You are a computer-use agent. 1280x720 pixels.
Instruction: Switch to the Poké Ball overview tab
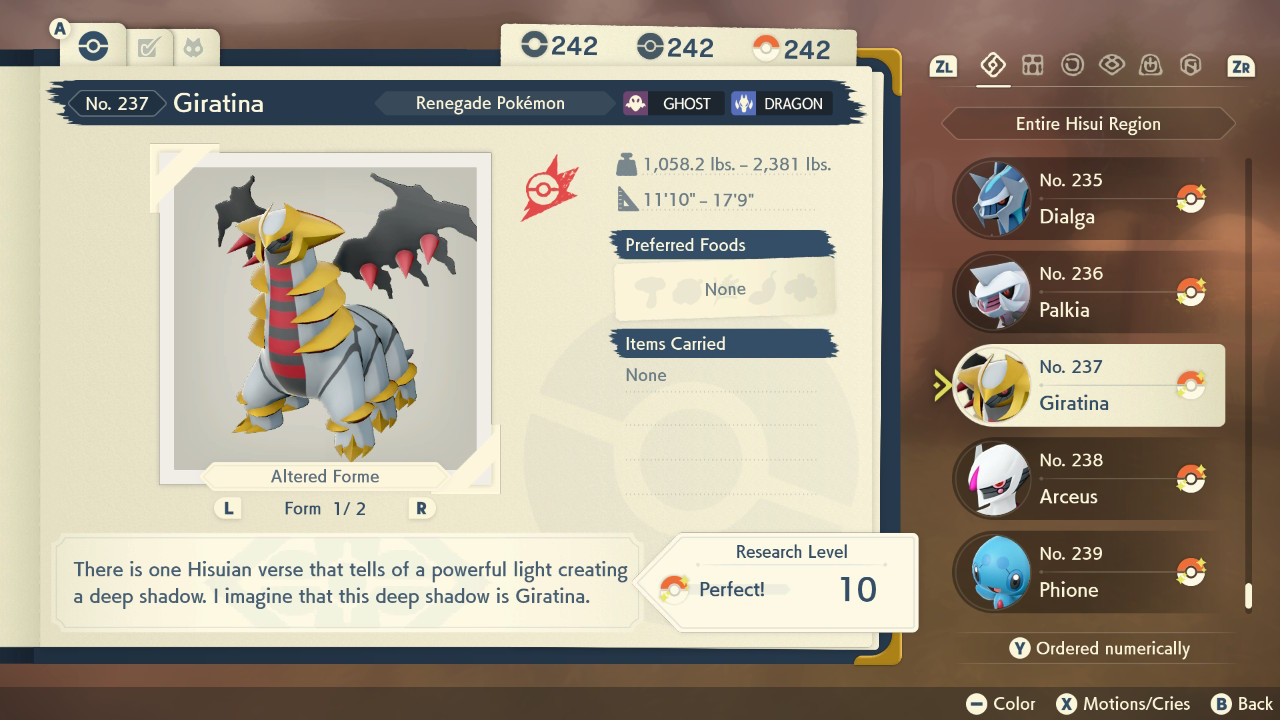pos(93,46)
